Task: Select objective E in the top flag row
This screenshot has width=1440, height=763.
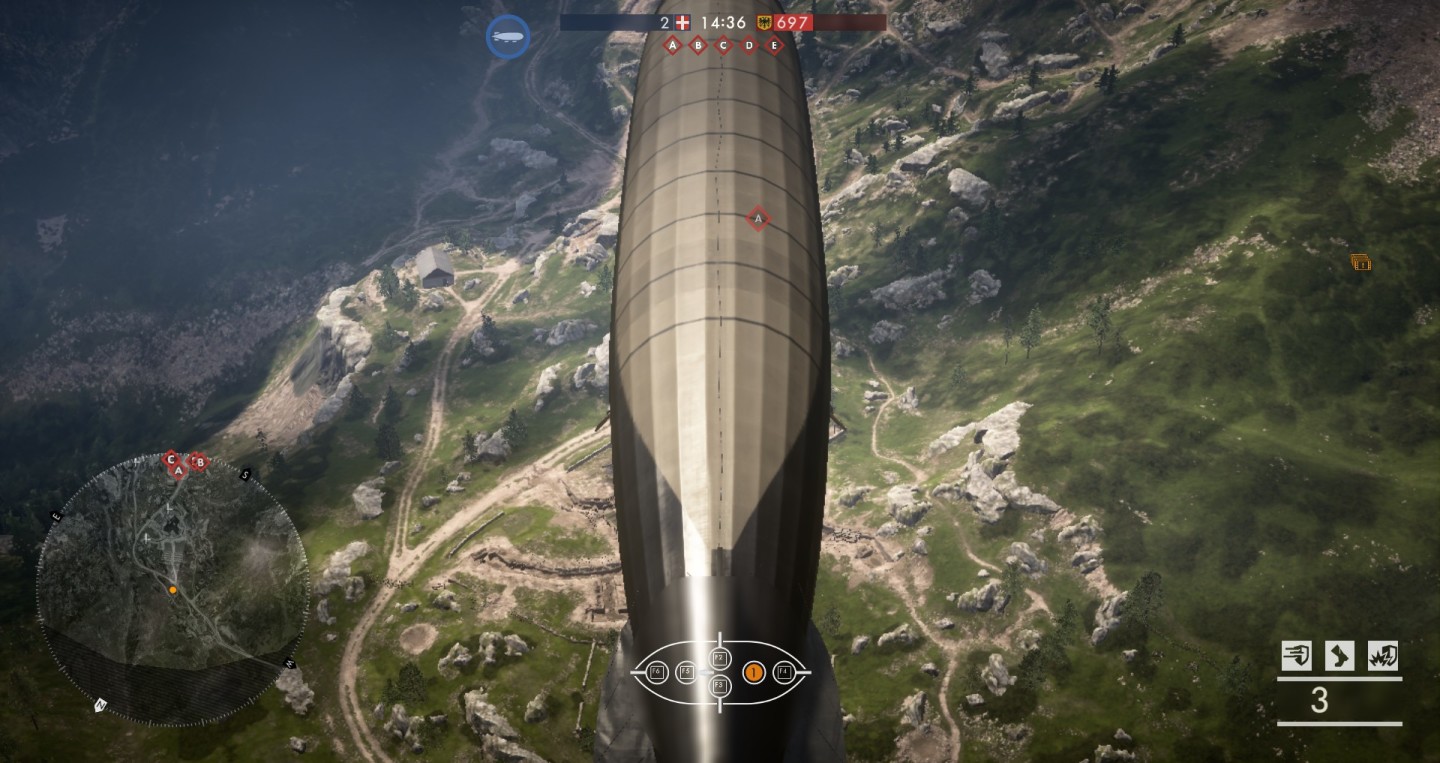Action: [x=773, y=45]
